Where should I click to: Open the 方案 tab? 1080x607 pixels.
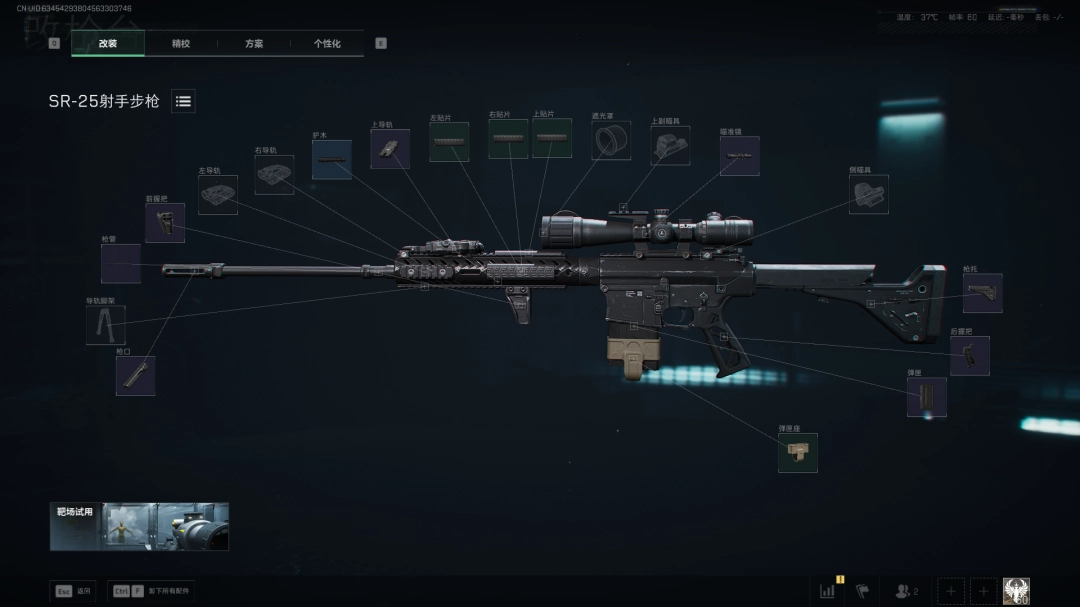(x=254, y=44)
